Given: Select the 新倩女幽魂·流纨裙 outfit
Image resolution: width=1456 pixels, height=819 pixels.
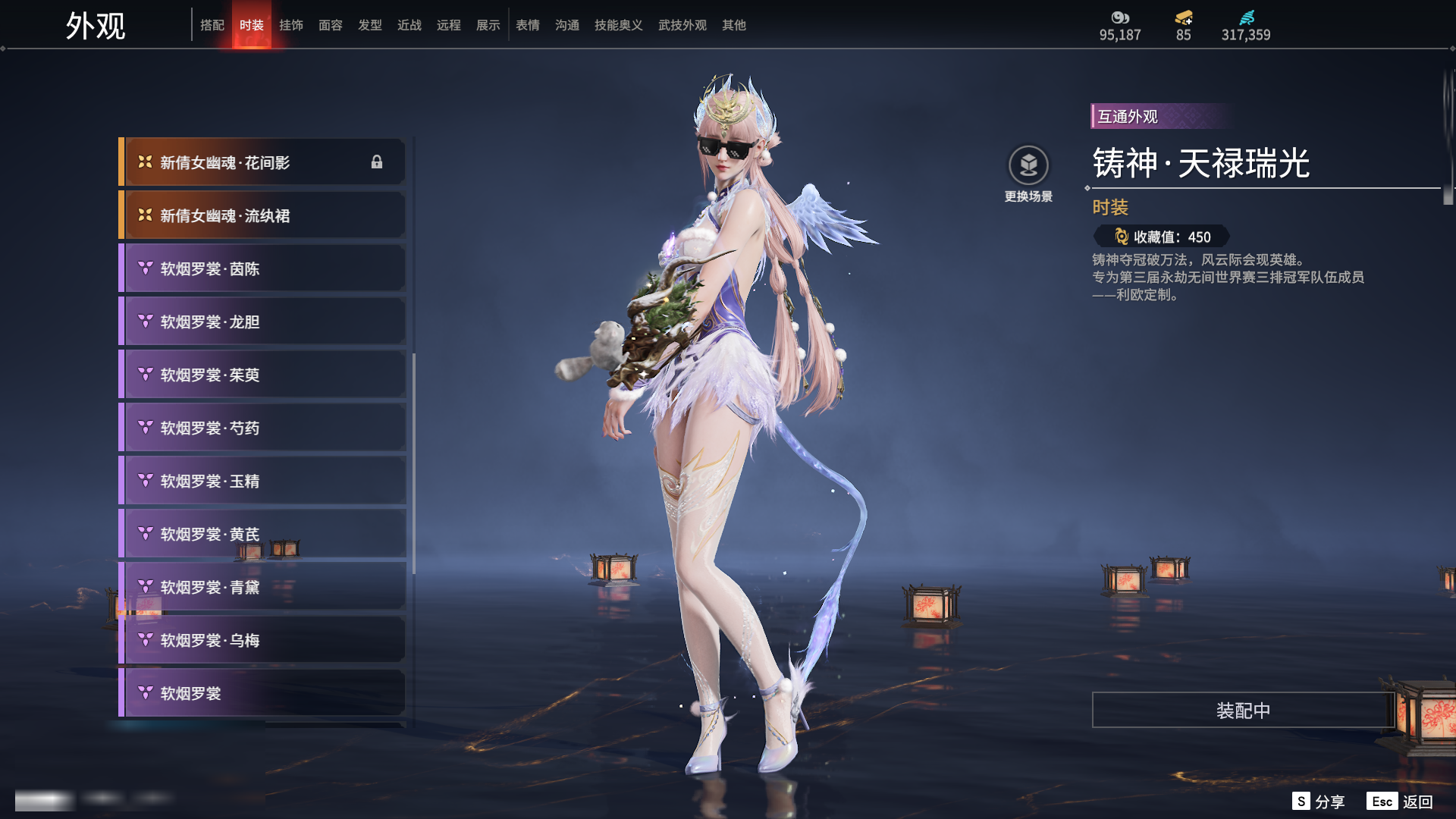Looking at the screenshot, I should [262, 215].
